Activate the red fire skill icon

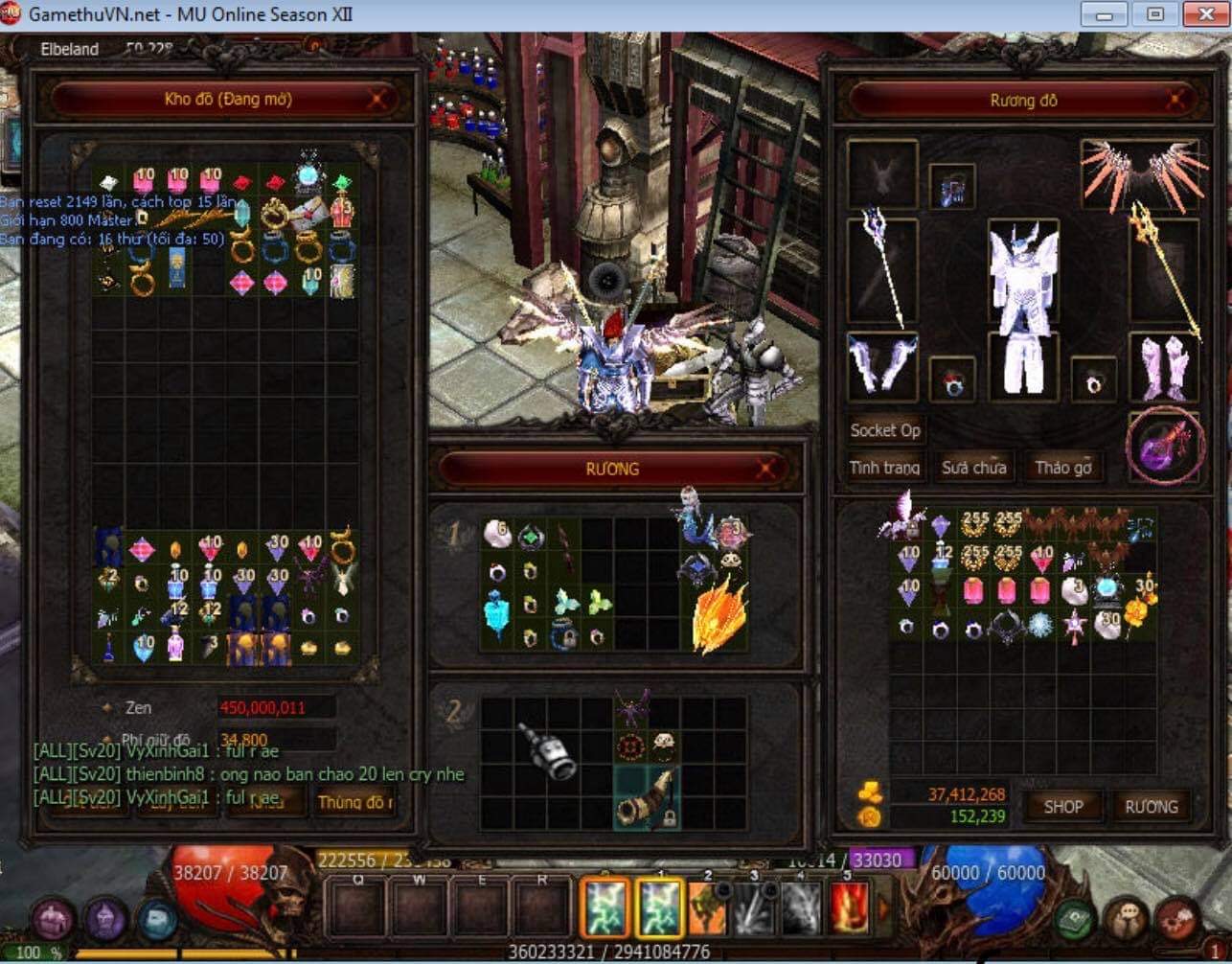click(x=847, y=907)
